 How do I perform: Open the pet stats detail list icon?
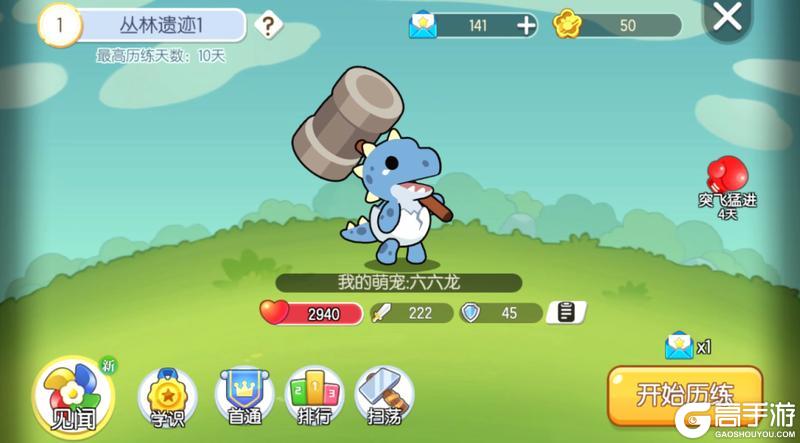[x=566, y=313]
